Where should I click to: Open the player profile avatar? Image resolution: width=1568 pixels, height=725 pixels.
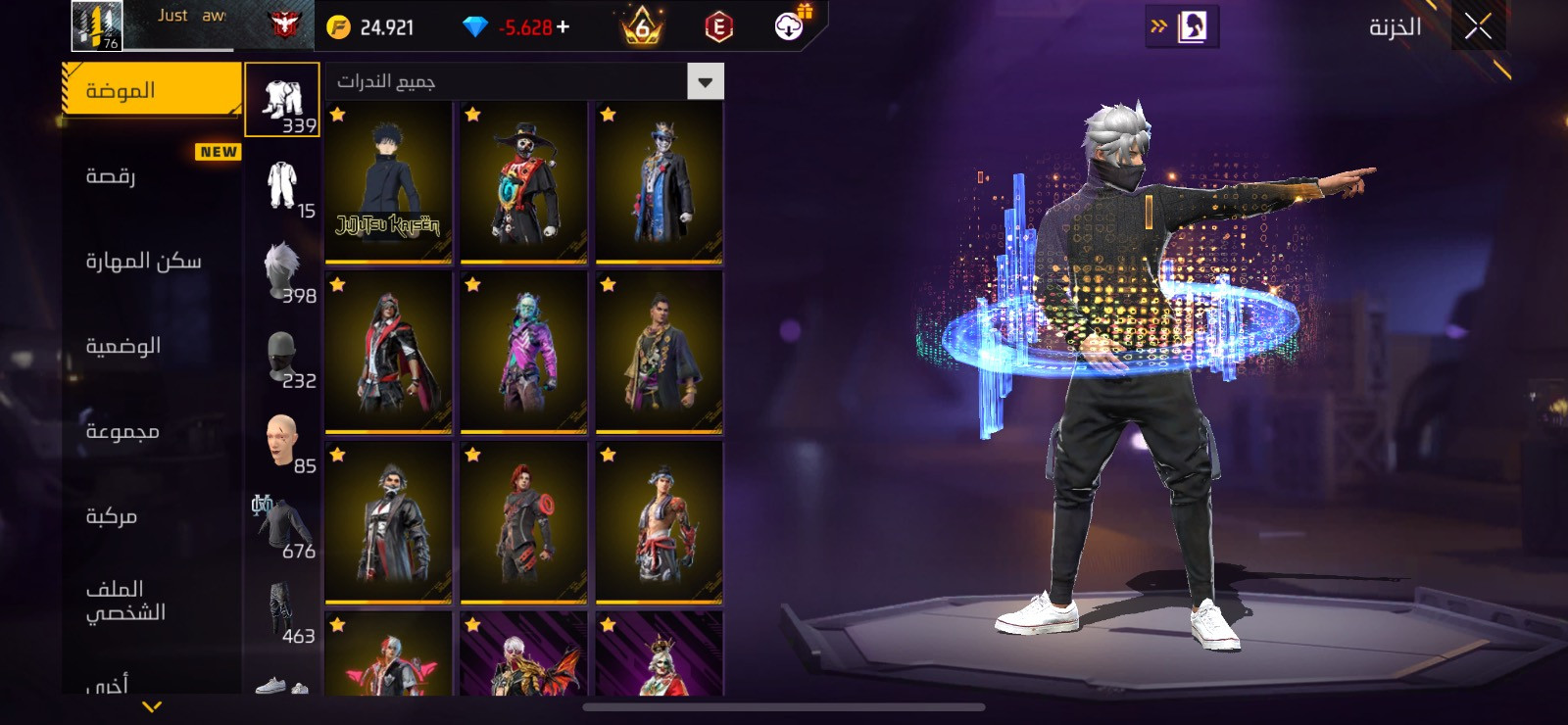97,25
